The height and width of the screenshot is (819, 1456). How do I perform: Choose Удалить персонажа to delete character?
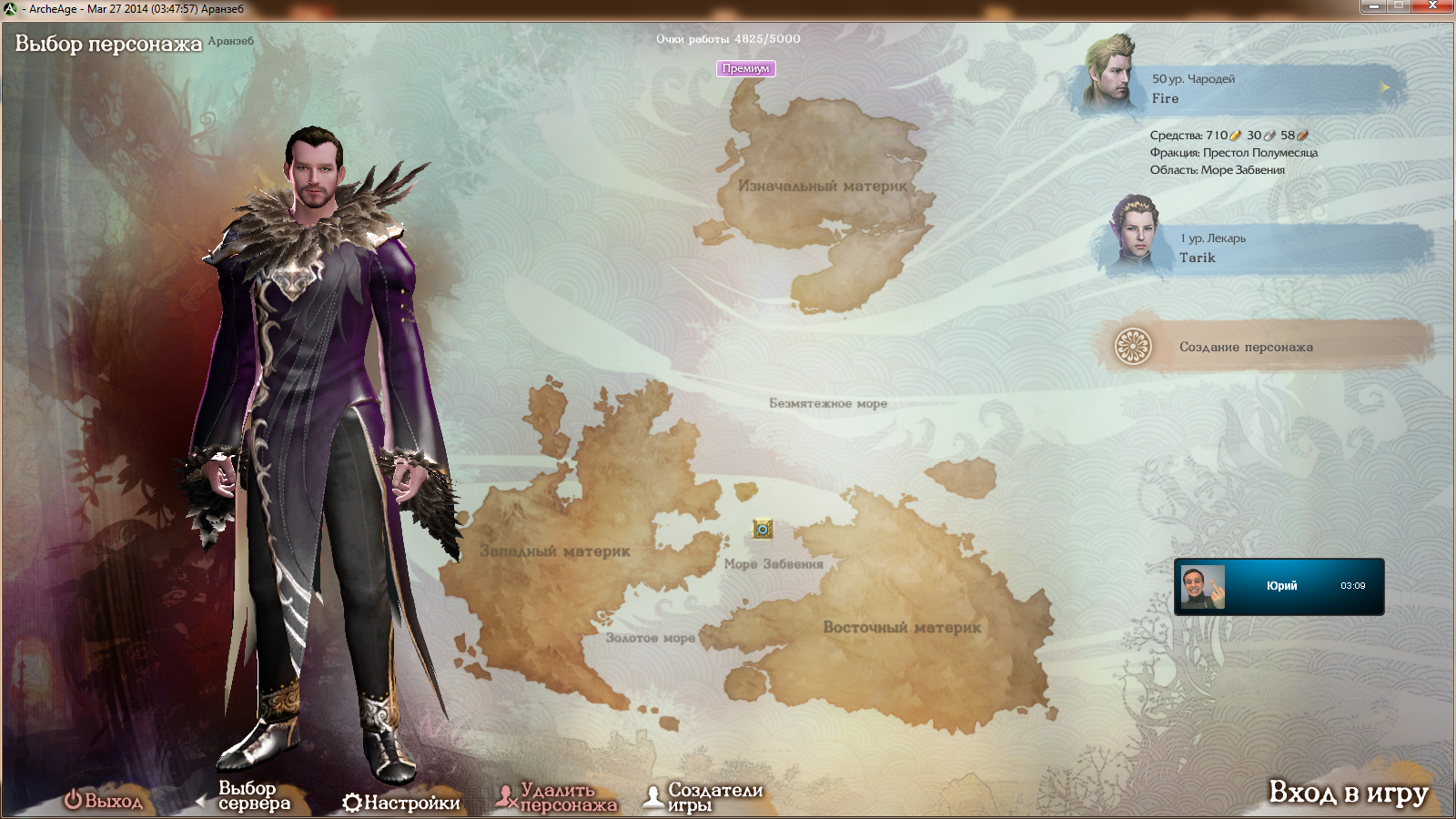tap(557, 798)
